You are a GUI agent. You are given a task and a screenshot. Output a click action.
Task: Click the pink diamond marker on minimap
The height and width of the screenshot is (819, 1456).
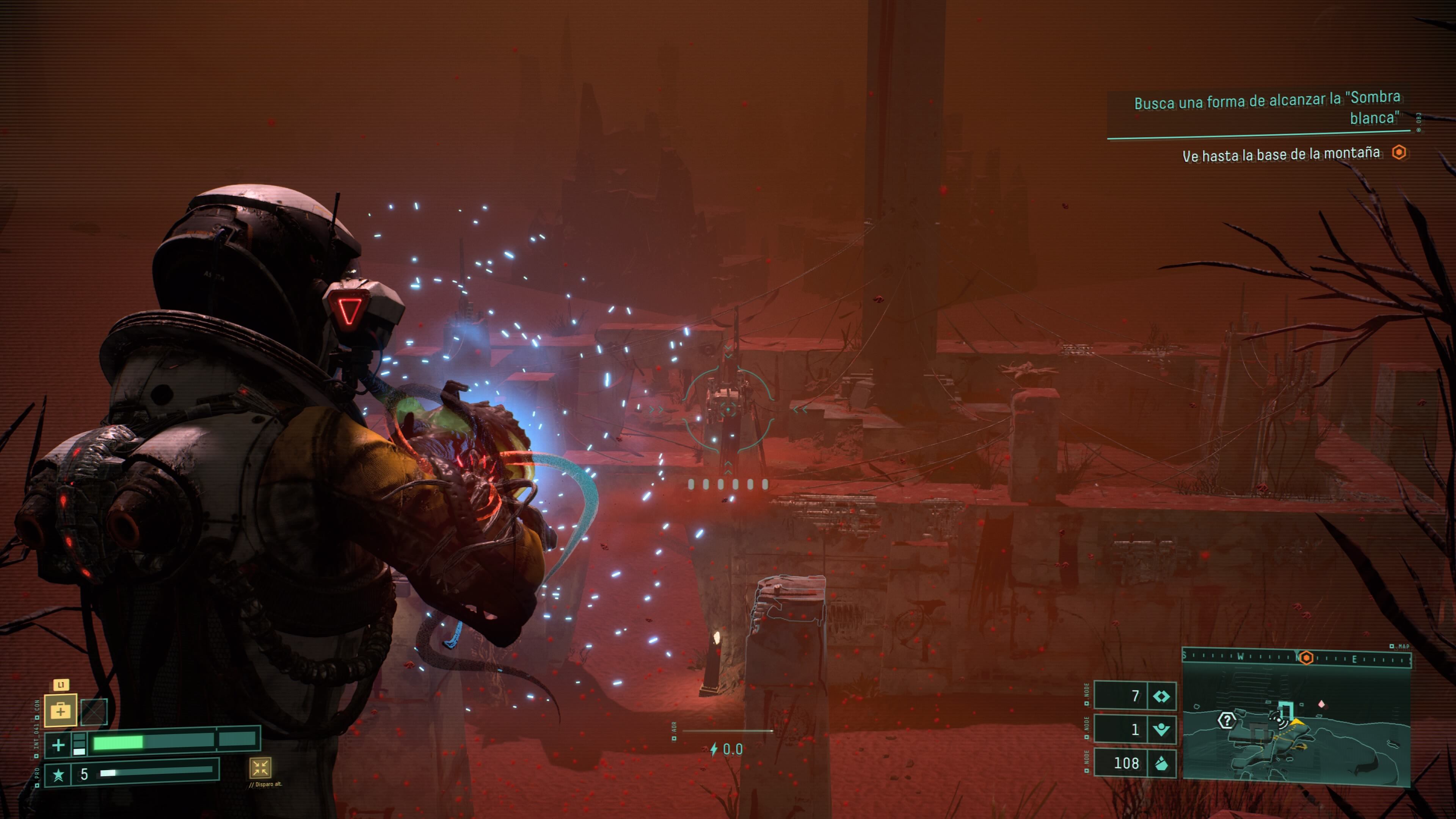1321,704
